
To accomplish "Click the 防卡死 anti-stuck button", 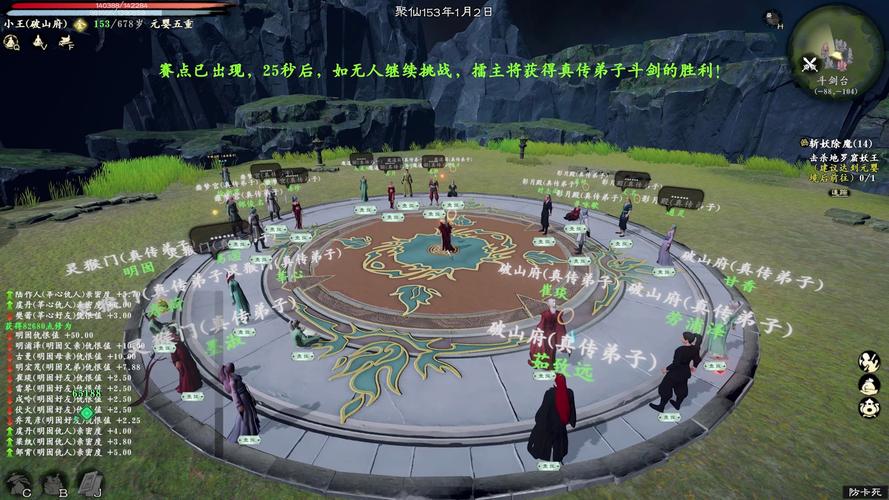I will click(863, 491).
